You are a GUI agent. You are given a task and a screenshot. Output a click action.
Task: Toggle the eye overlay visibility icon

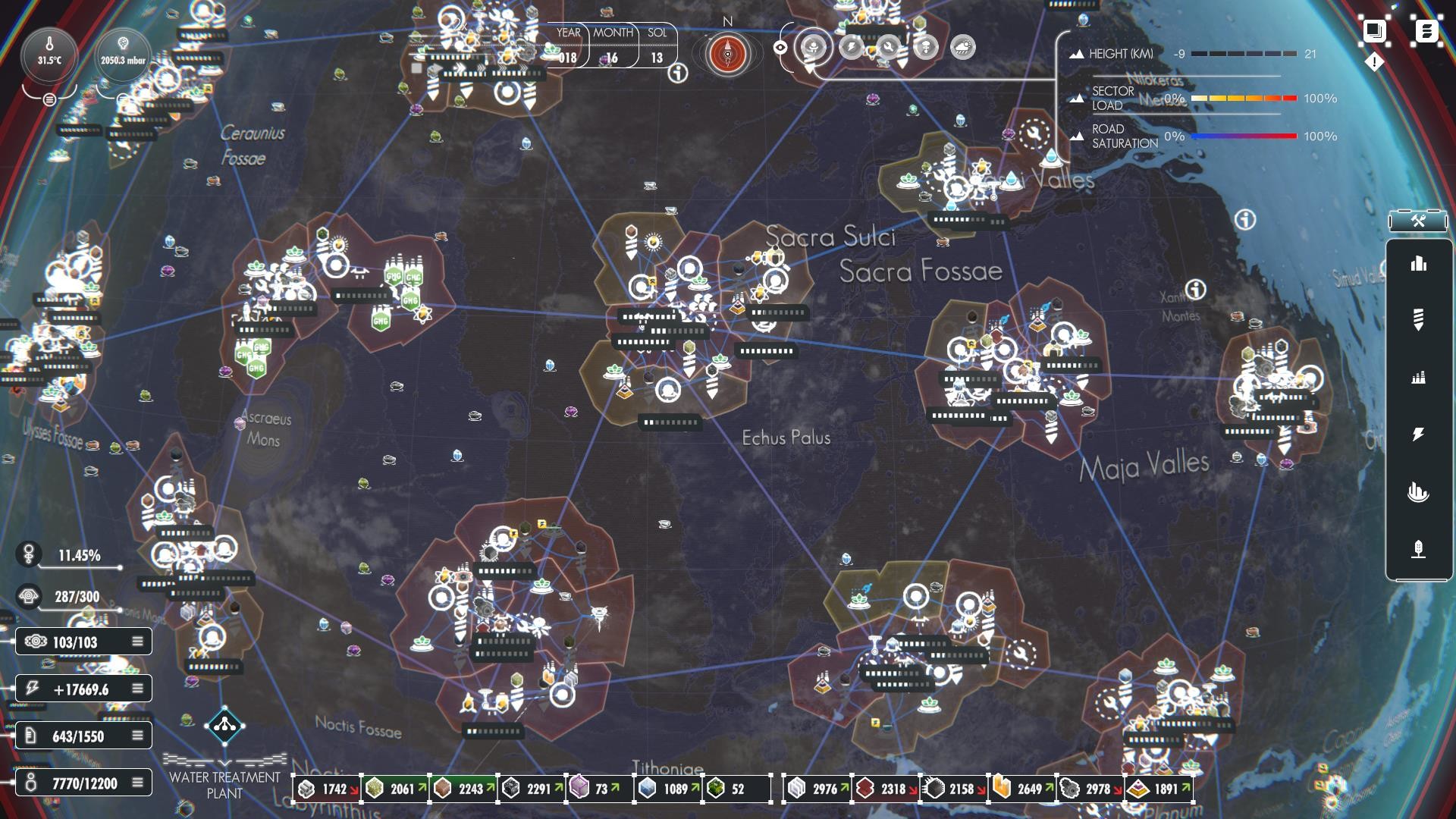tap(780, 48)
